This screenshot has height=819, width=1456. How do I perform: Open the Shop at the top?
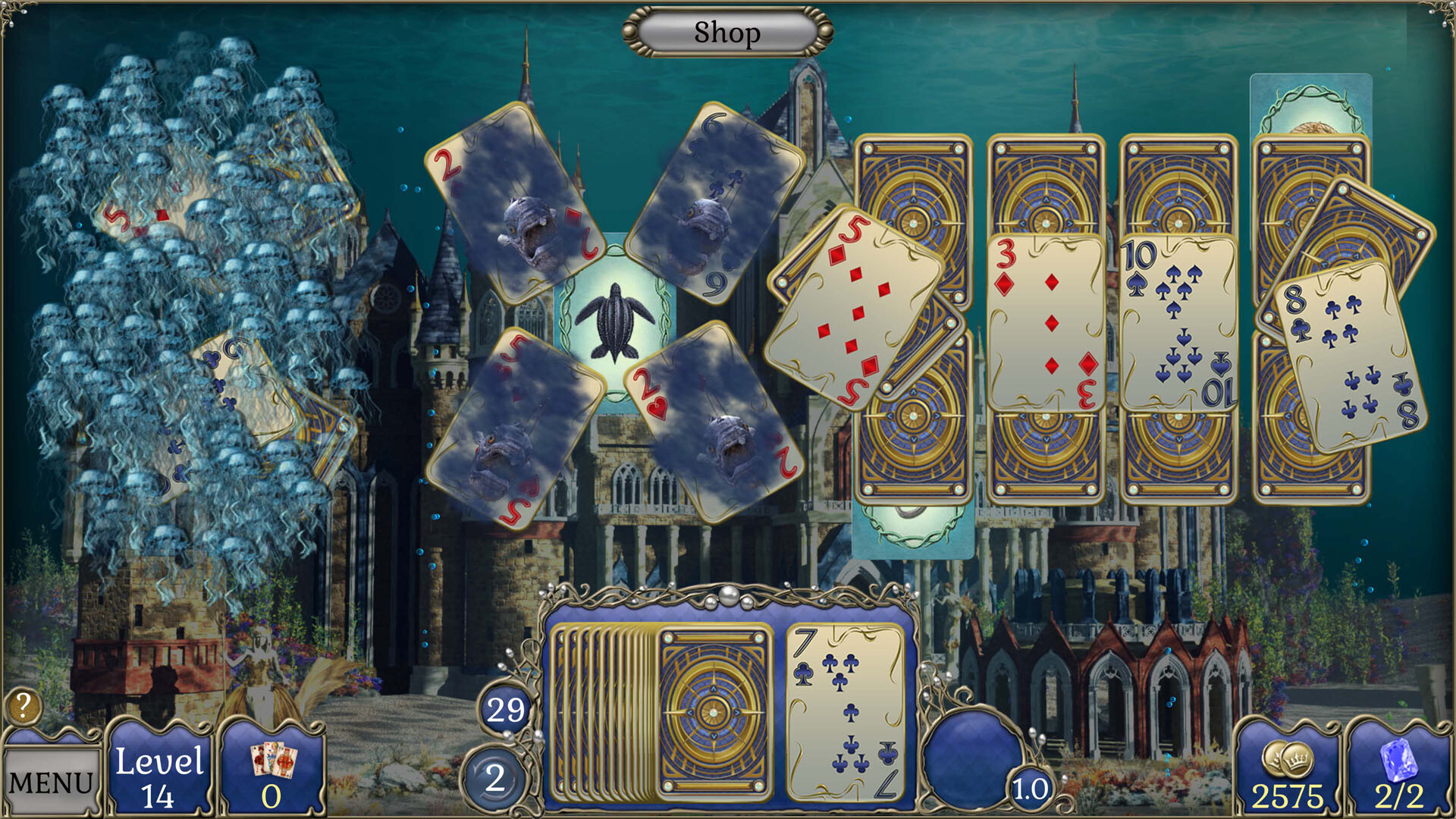725,32
